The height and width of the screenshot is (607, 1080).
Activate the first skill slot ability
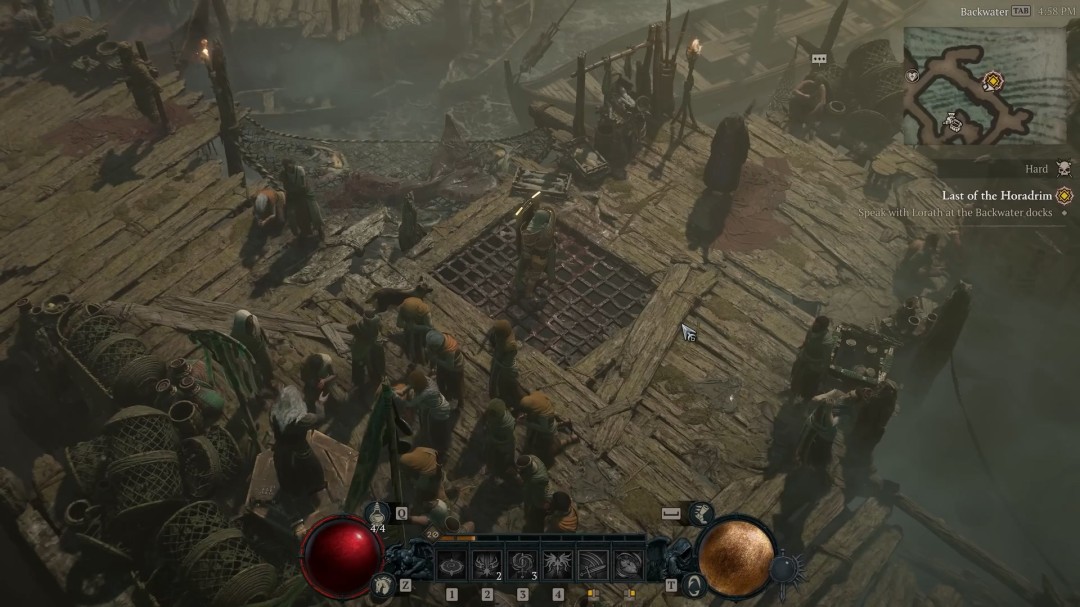click(451, 566)
